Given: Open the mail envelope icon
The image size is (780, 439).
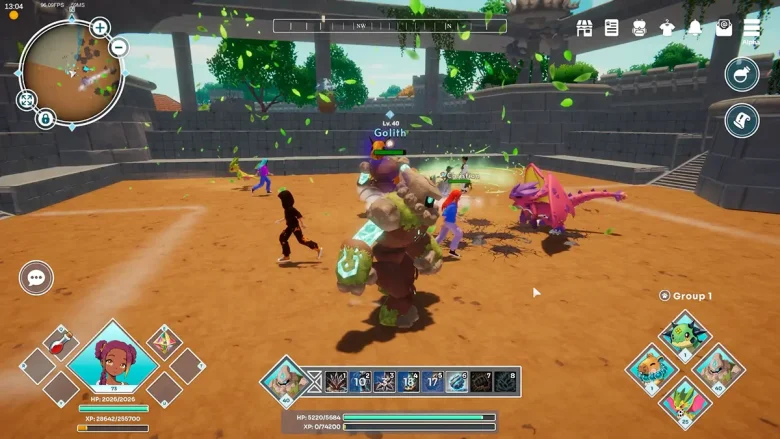Looking at the screenshot, I should pos(723,28).
